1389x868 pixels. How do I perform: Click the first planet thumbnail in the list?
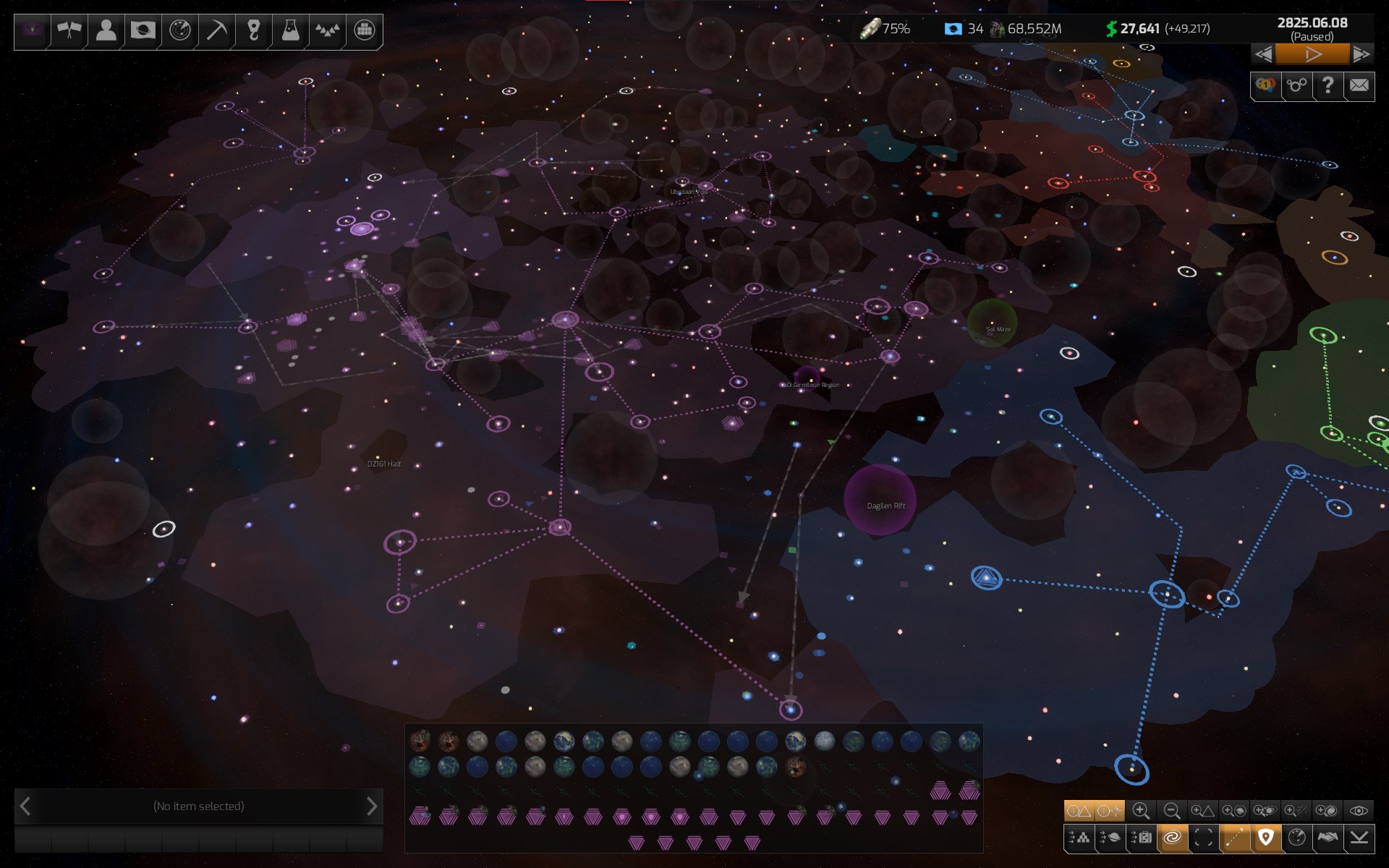422,741
